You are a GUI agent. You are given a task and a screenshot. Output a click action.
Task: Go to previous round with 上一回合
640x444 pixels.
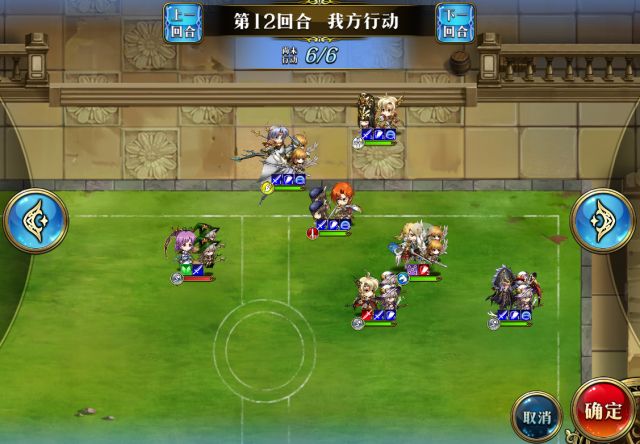[x=183, y=22]
